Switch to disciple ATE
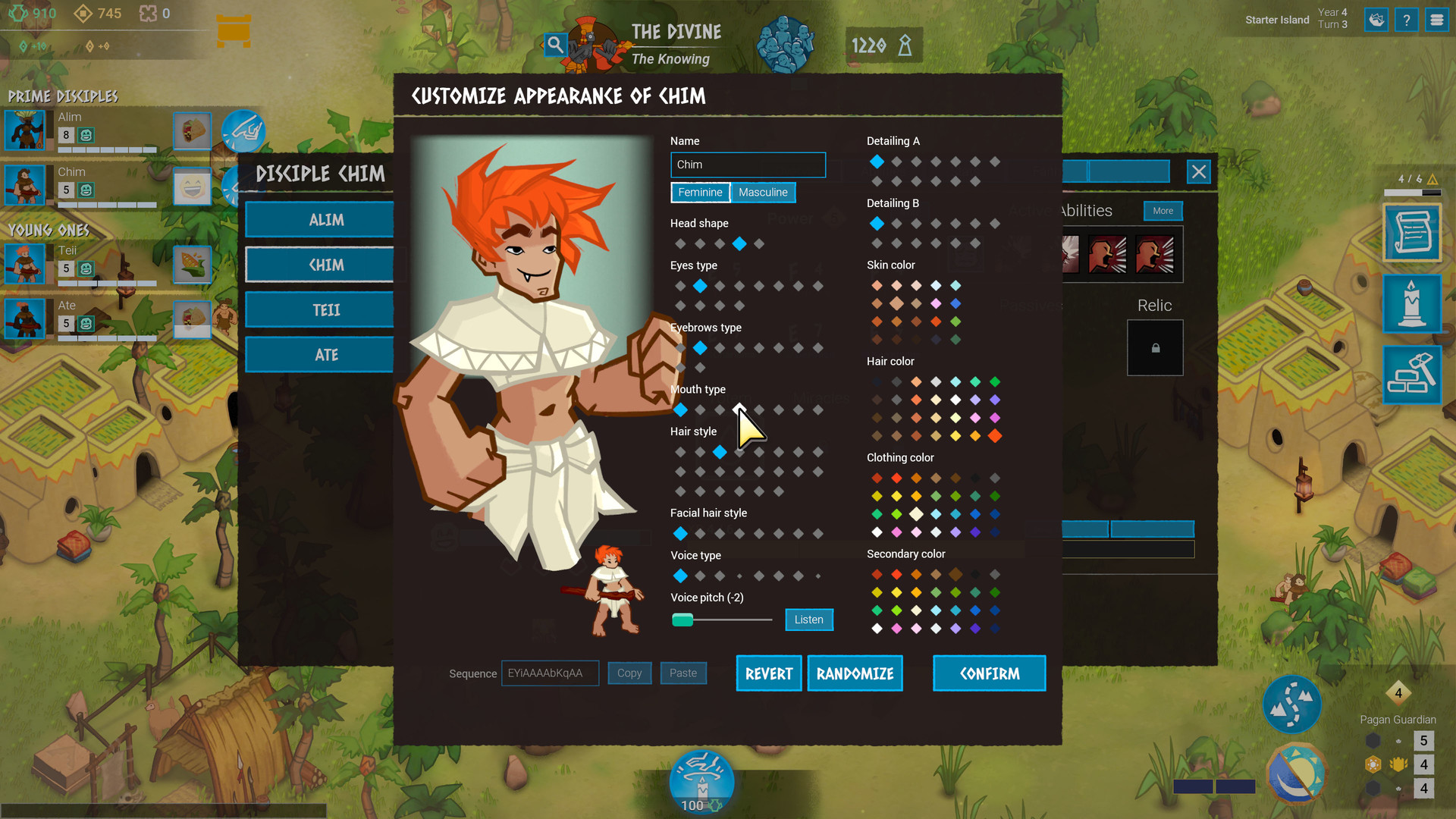1456x819 pixels. pyautogui.click(x=318, y=354)
